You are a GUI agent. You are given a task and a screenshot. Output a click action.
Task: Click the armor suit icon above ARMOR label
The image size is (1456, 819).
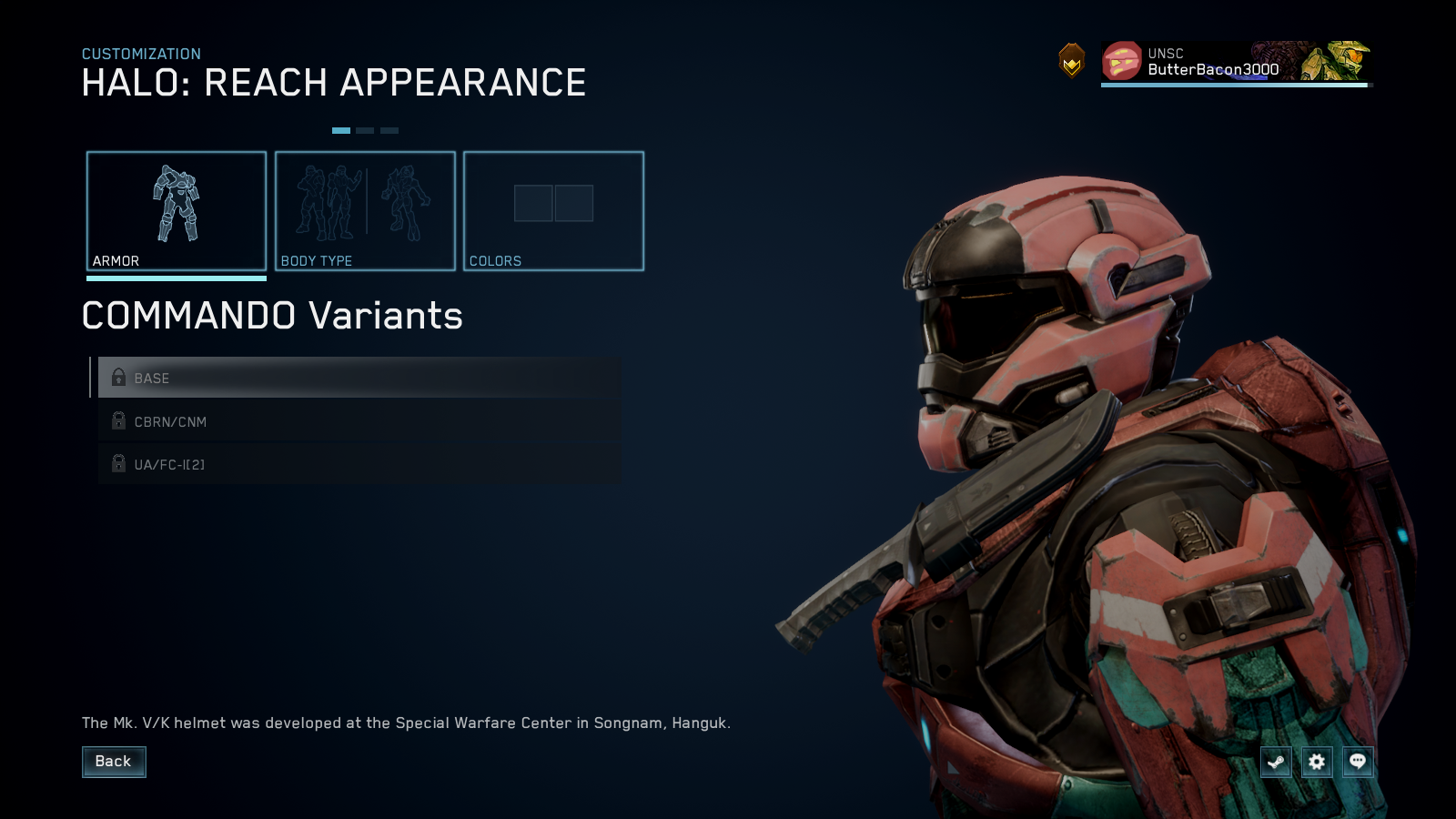click(x=177, y=205)
